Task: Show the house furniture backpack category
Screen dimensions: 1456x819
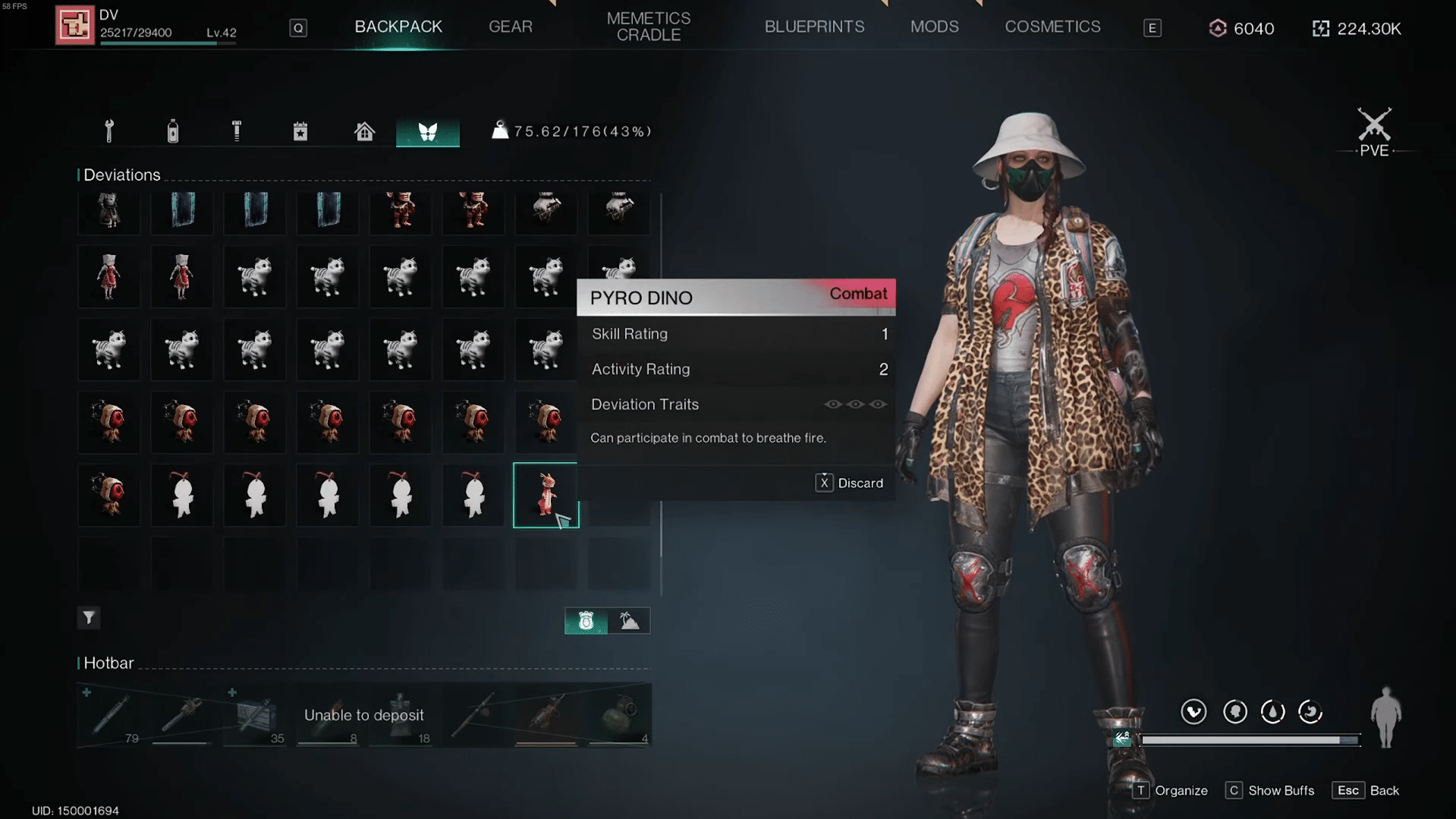Action: pos(364,131)
